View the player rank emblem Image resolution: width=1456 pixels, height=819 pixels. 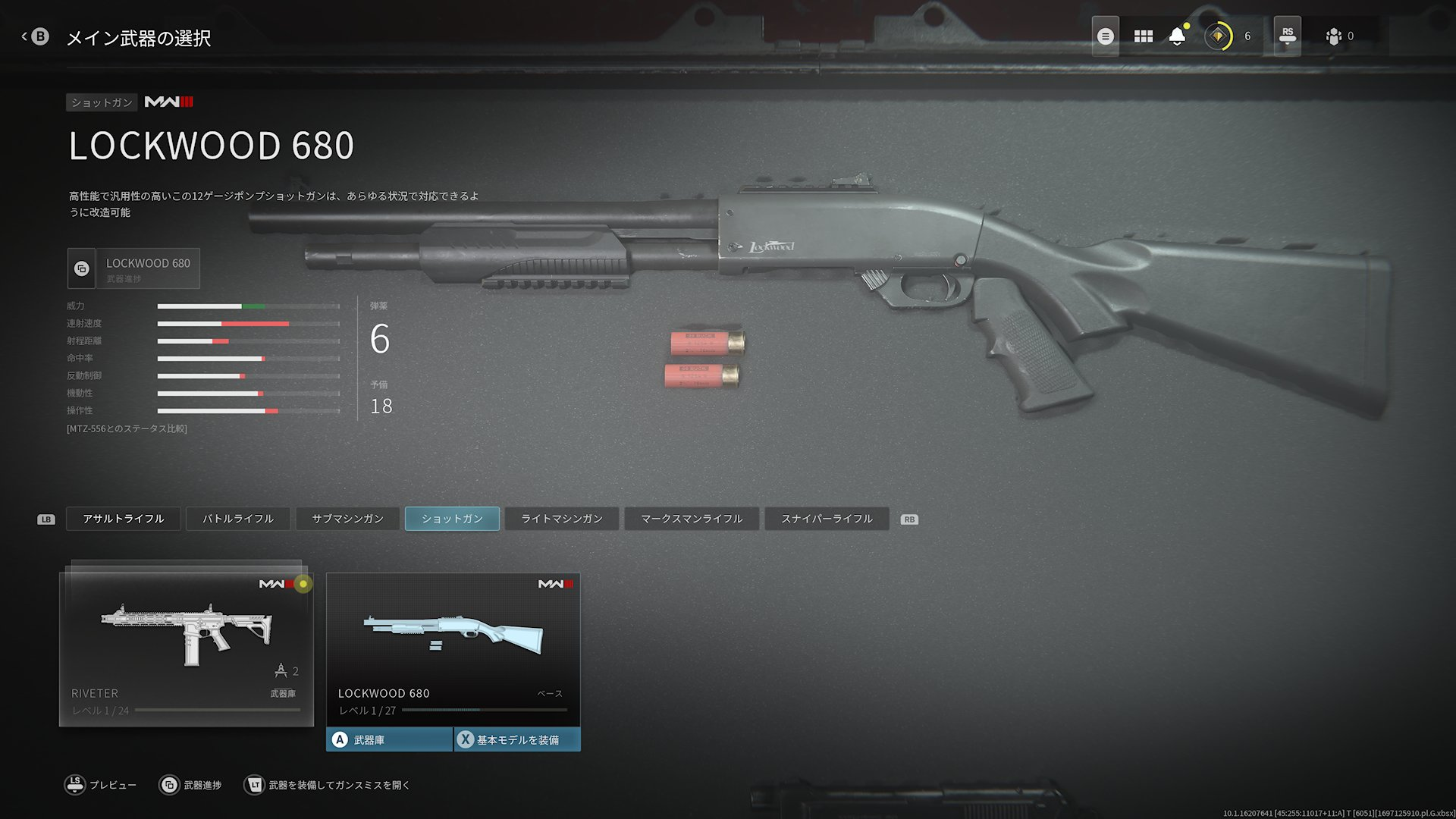[1219, 36]
